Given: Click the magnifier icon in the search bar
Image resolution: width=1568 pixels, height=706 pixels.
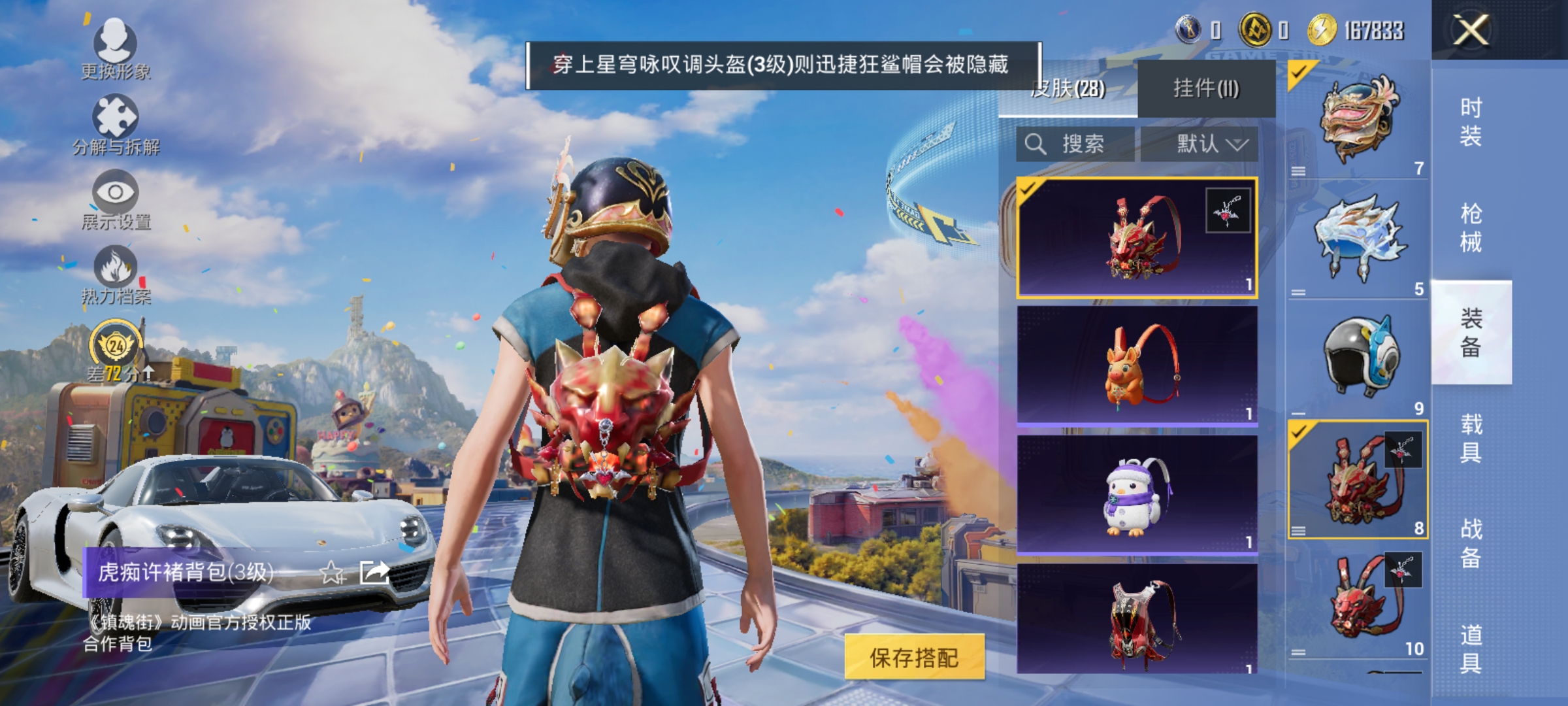Looking at the screenshot, I should tap(1034, 144).
